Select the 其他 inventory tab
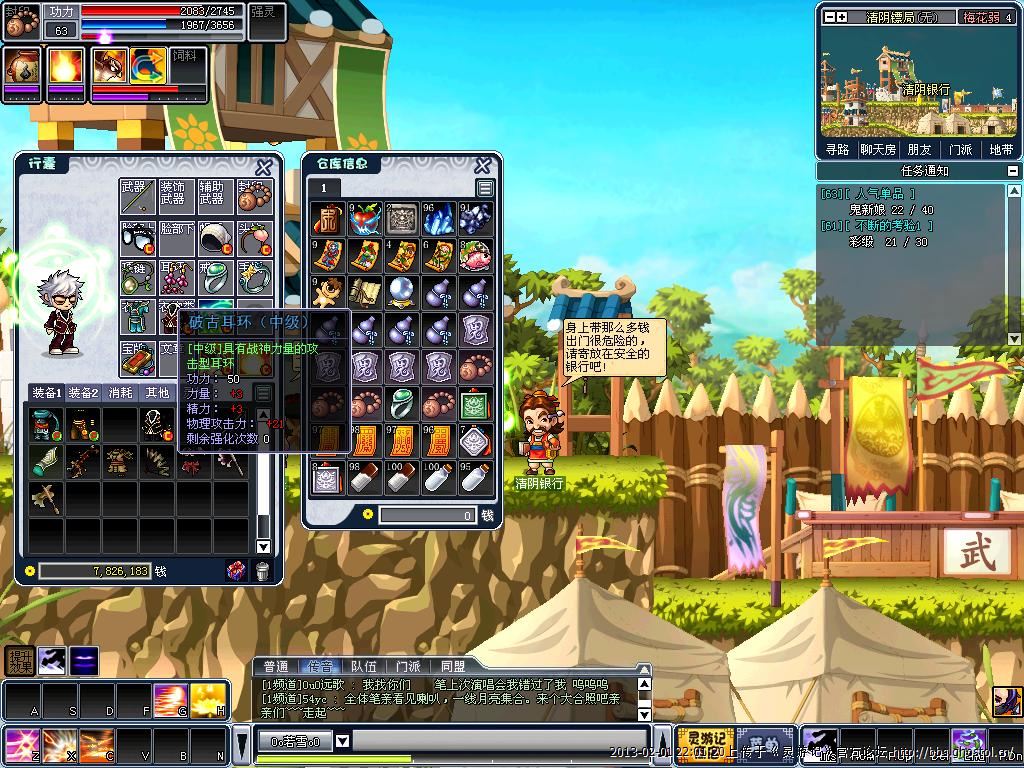This screenshot has width=1024, height=768. click(157, 393)
